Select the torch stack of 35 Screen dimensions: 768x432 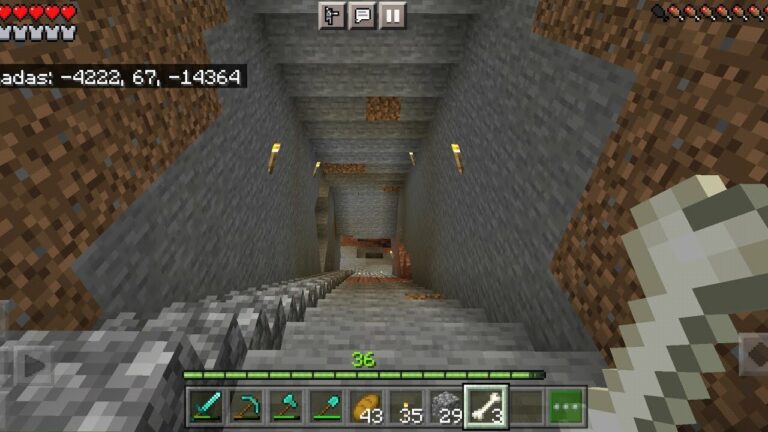407,406
